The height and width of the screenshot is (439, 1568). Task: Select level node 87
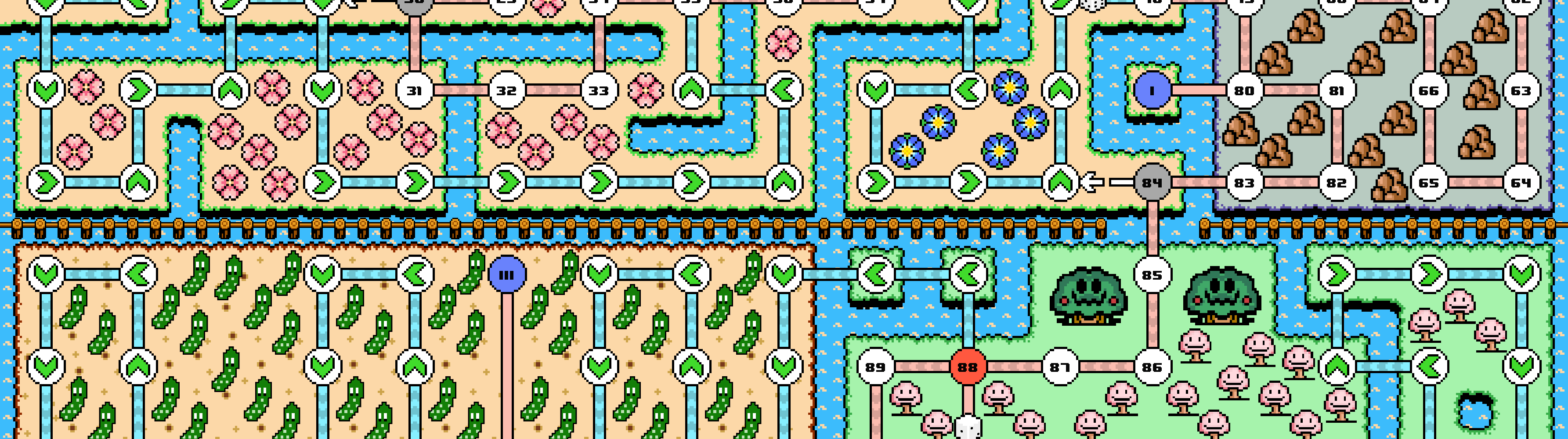[x=1060, y=367]
